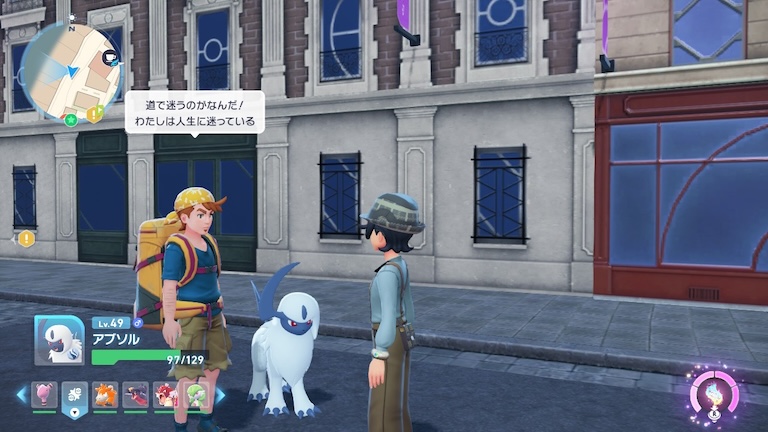Click the right arrow beside the party bar
The width and height of the screenshot is (768, 432).
pyautogui.click(x=220, y=395)
